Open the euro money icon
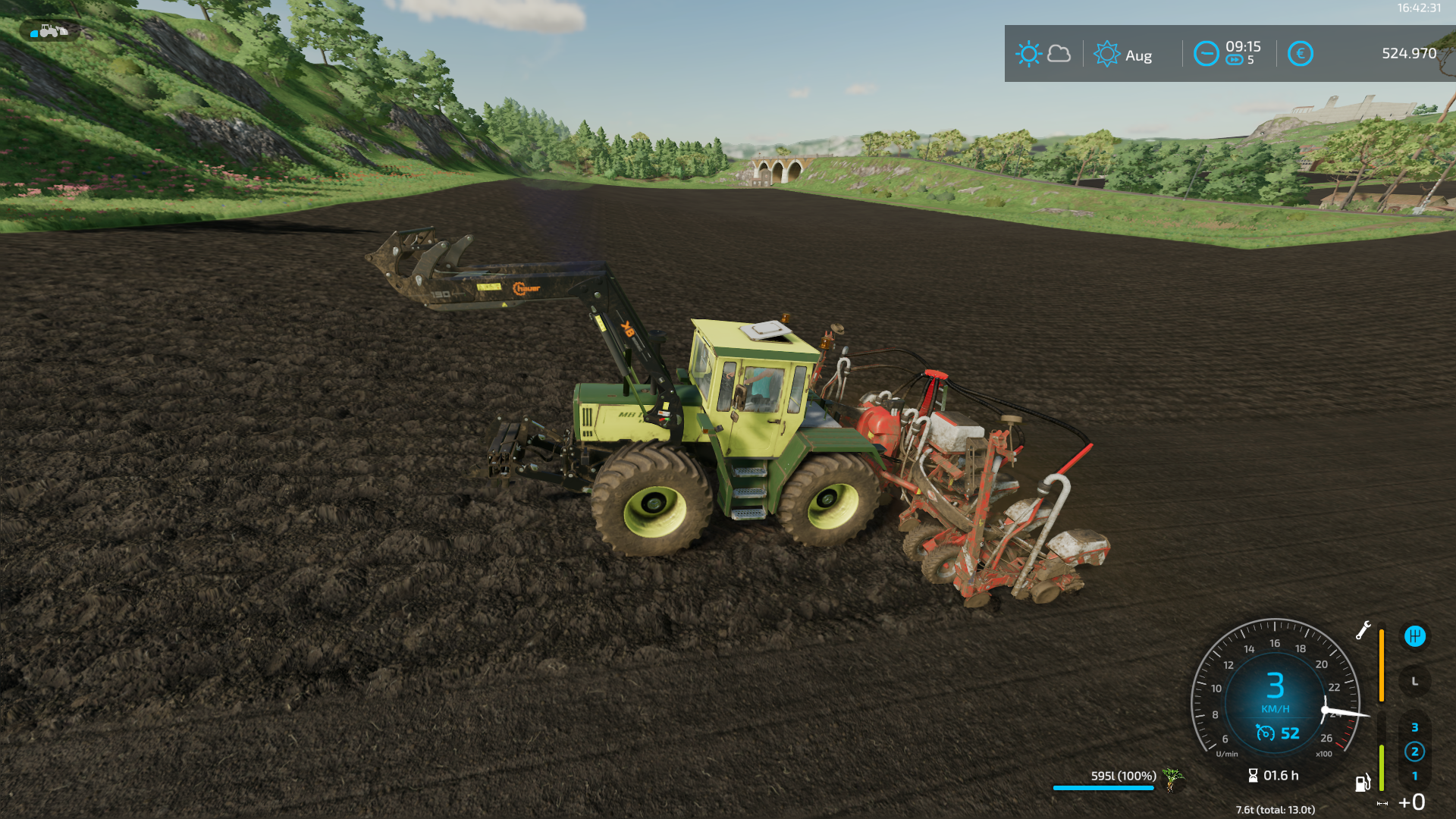This screenshot has width=1456, height=819. click(1300, 54)
